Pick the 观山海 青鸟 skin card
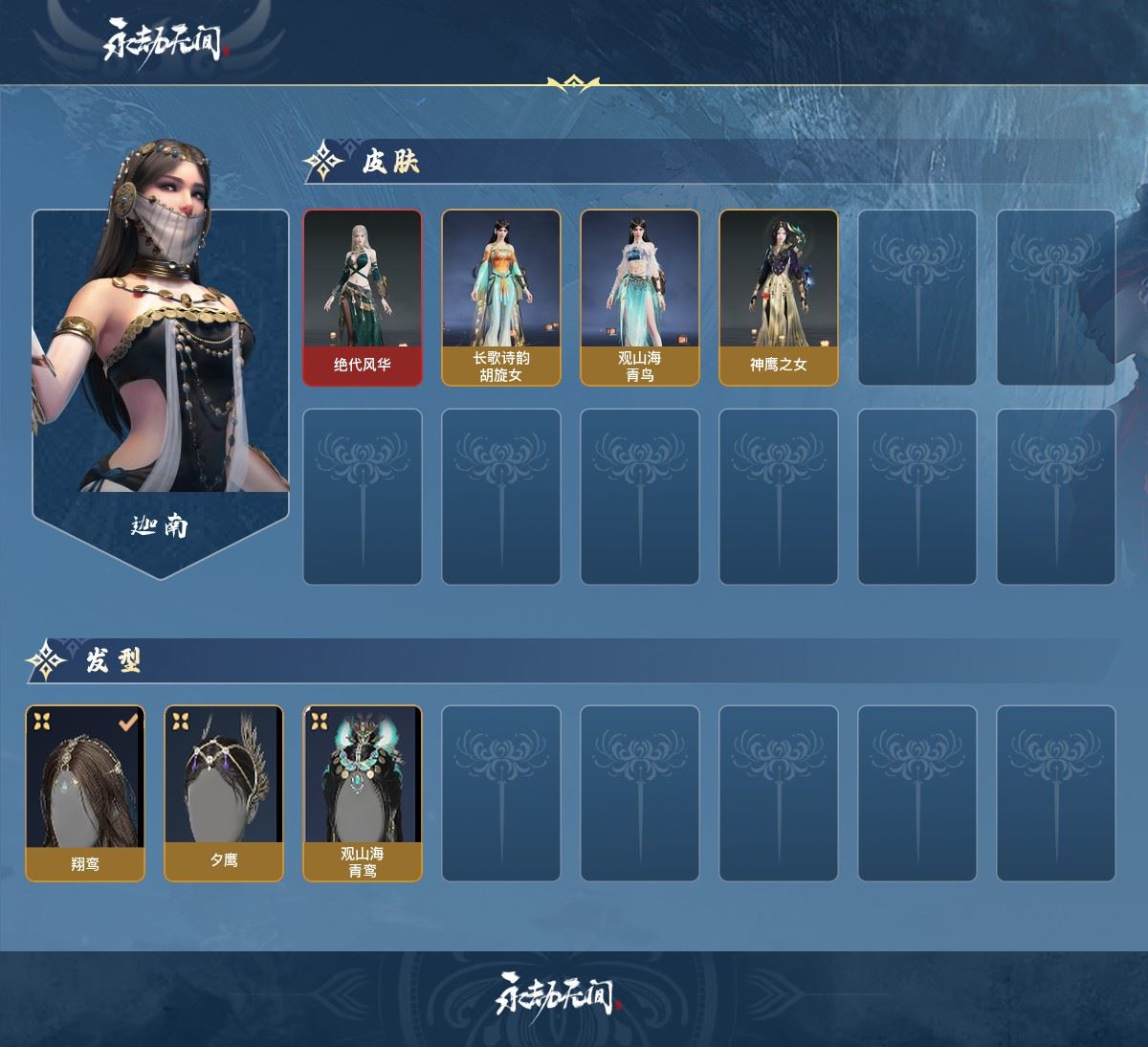This screenshot has height=1047, width=1148. (x=640, y=298)
